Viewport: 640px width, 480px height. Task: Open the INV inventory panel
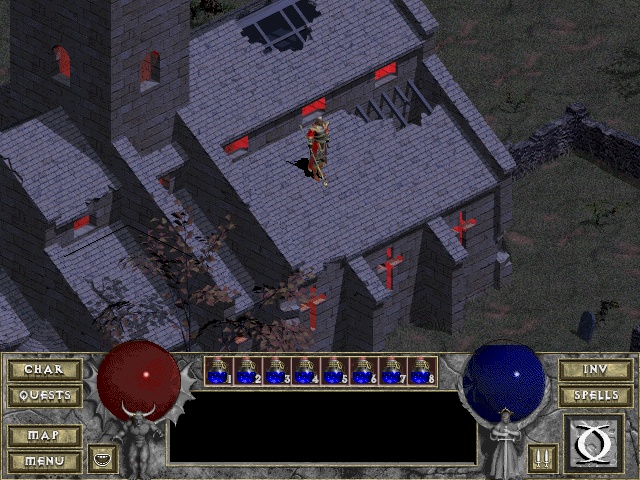pyautogui.click(x=595, y=370)
